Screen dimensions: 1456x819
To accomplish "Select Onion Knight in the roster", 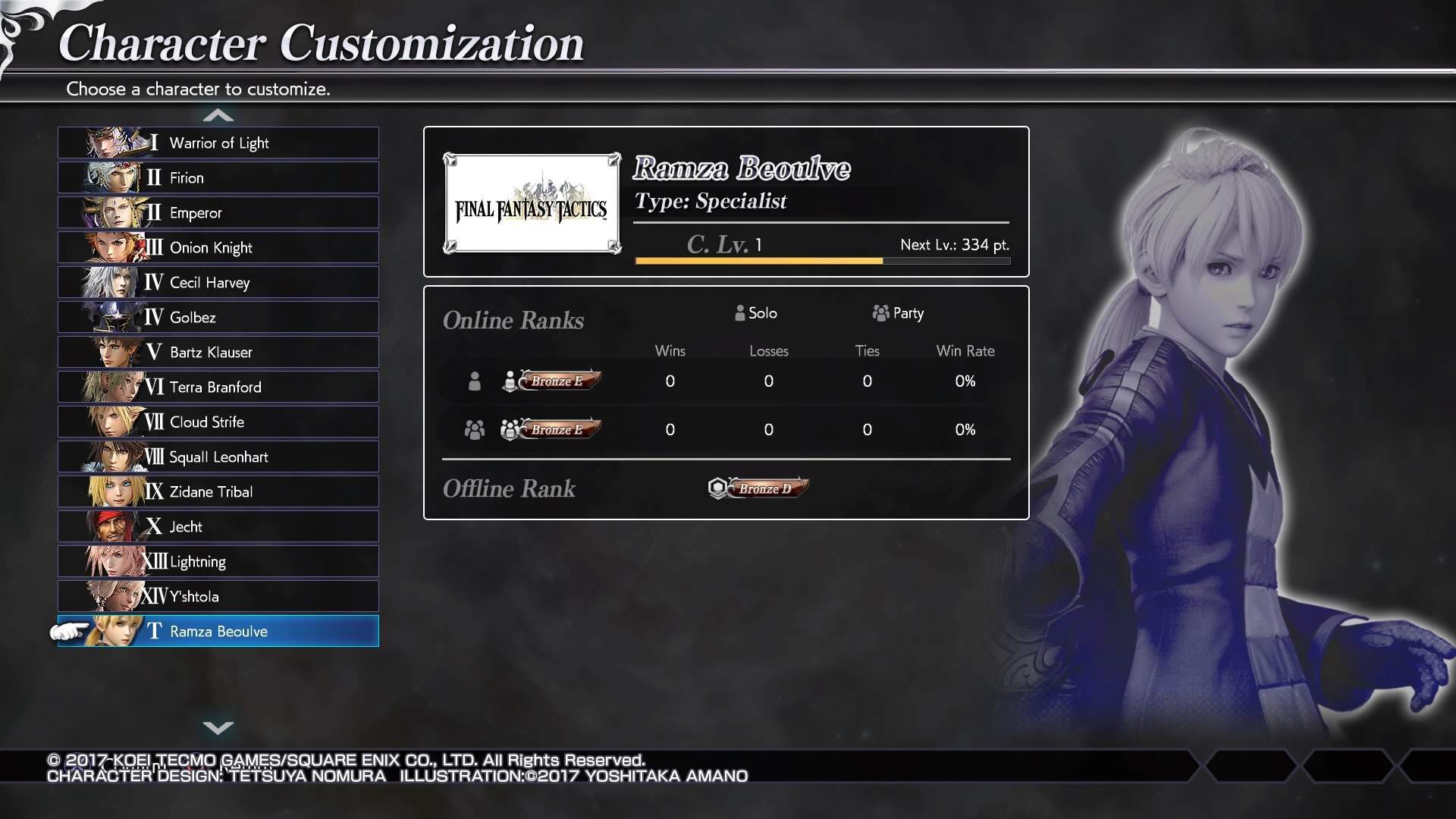I will click(218, 247).
